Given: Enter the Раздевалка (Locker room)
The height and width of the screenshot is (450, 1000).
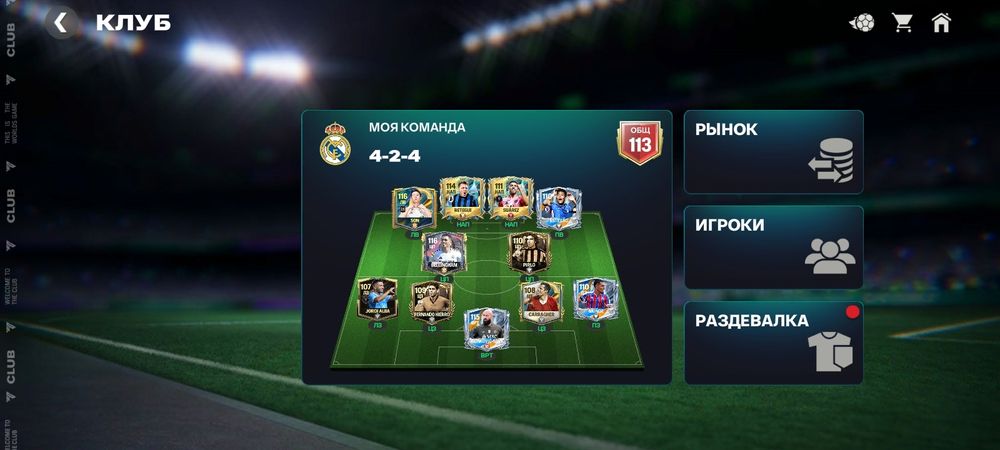Looking at the screenshot, I should point(773,343).
